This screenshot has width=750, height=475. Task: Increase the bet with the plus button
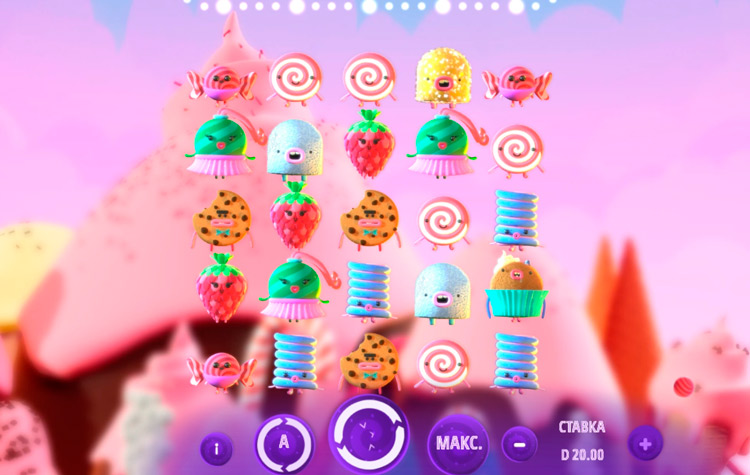click(645, 442)
